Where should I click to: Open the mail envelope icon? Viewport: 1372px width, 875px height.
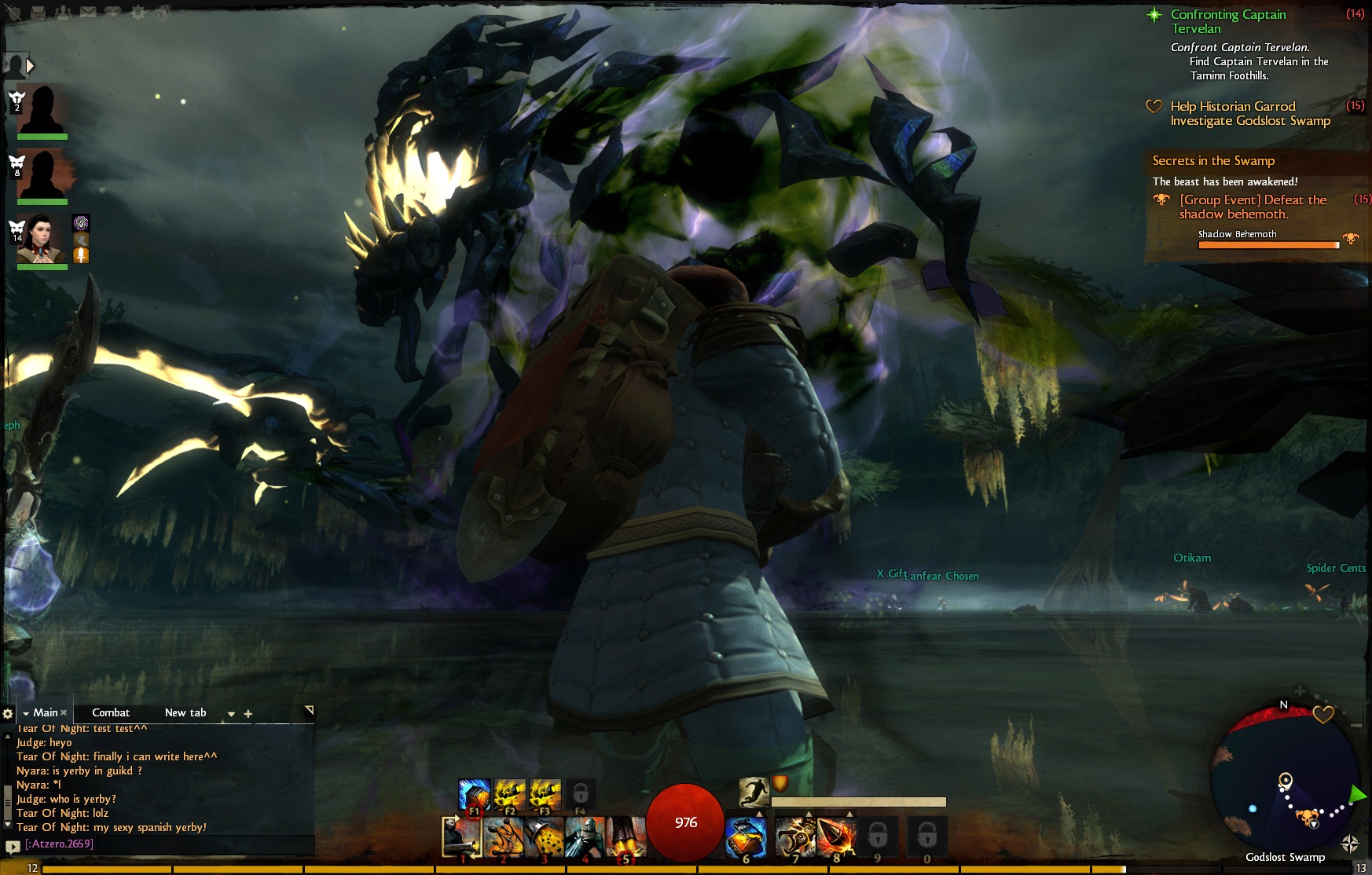(x=88, y=13)
